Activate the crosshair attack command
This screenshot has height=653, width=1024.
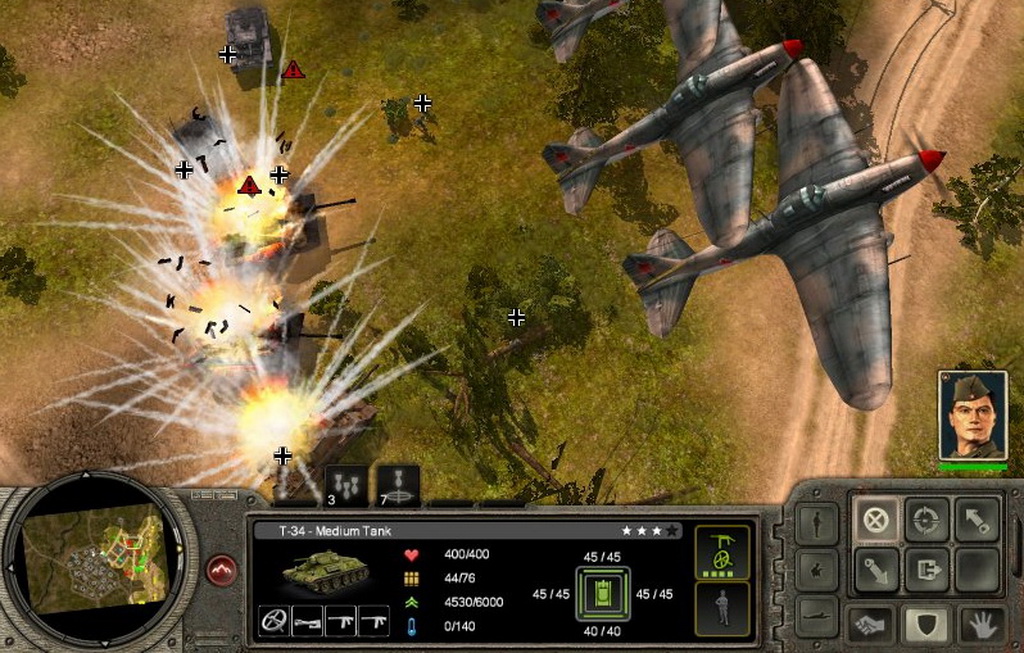click(x=927, y=520)
